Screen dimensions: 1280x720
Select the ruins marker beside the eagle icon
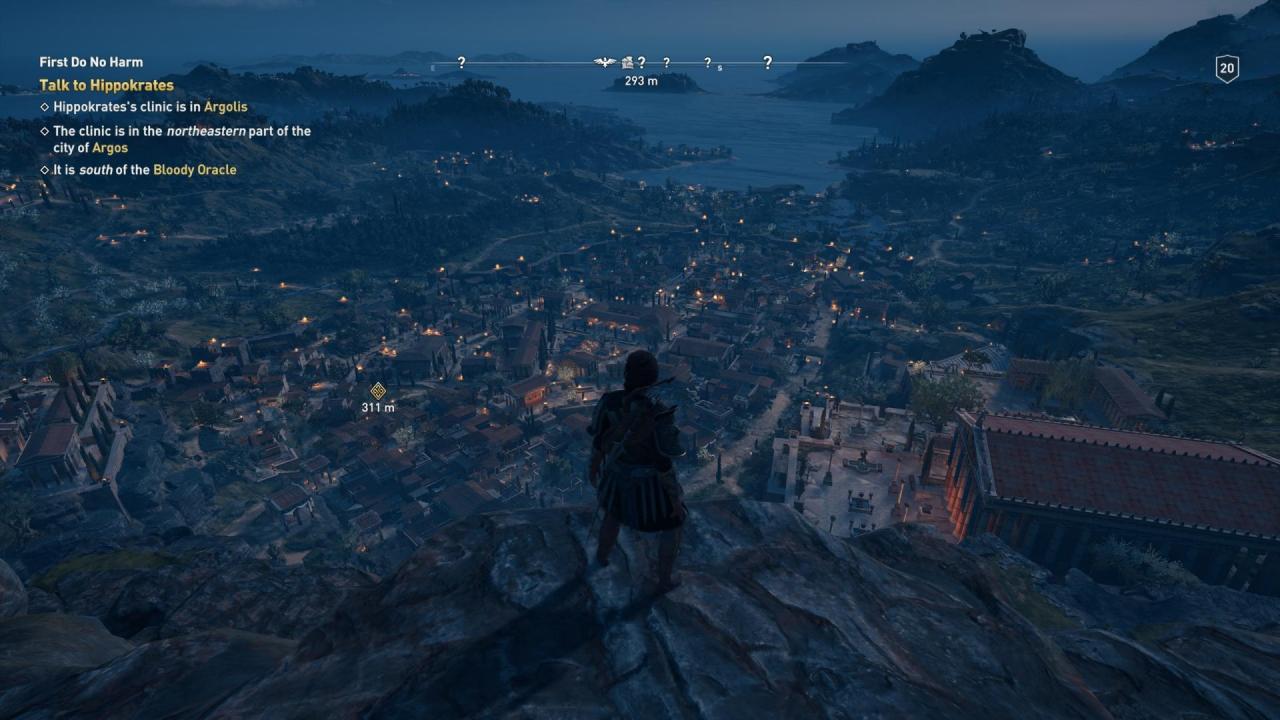pos(627,62)
